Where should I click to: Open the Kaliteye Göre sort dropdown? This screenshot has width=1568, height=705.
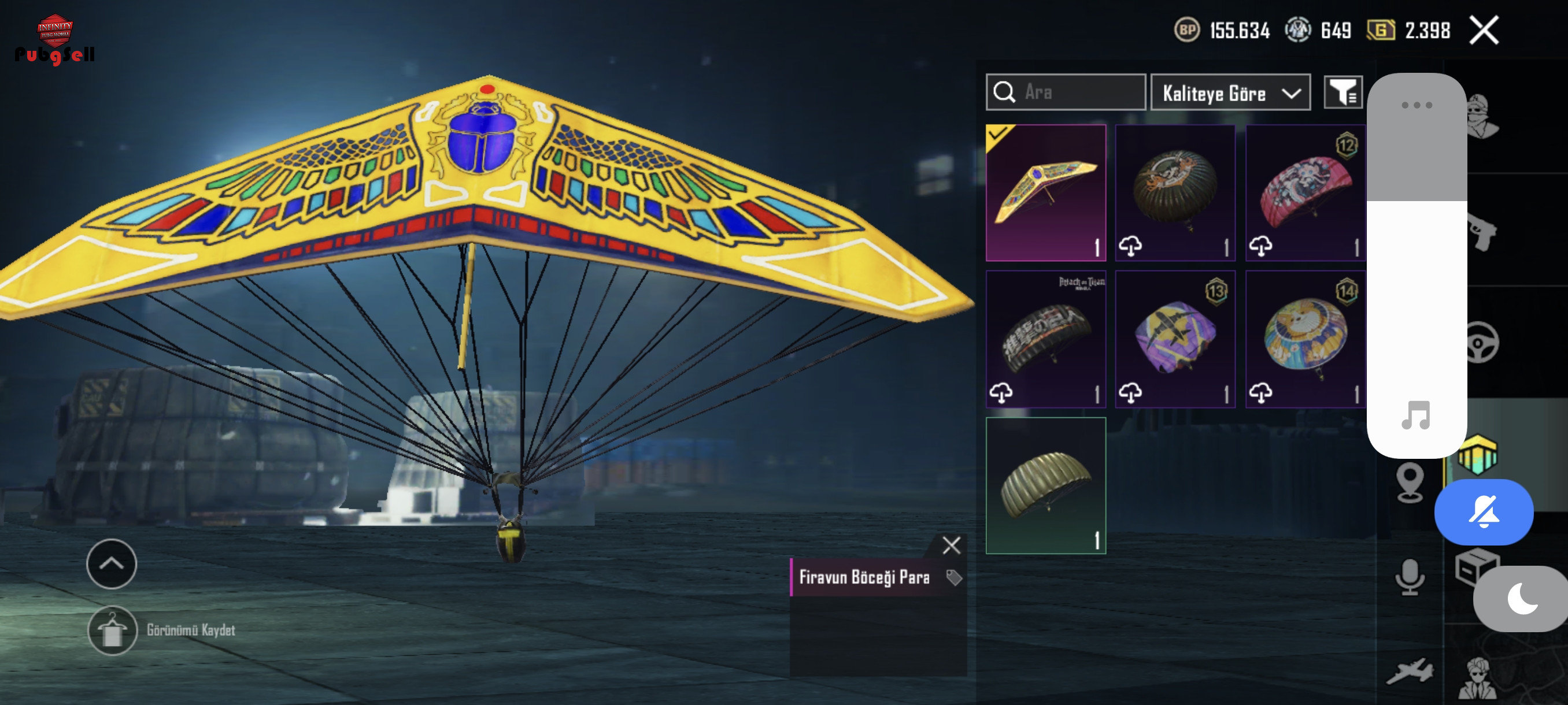1230,93
